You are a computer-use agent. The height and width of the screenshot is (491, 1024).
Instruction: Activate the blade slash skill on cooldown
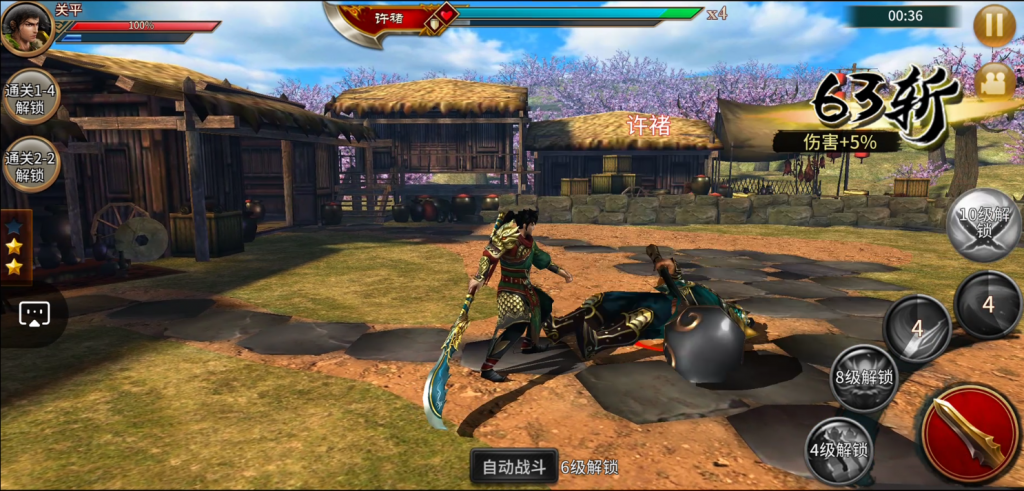pyautogui.click(x=916, y=327)
